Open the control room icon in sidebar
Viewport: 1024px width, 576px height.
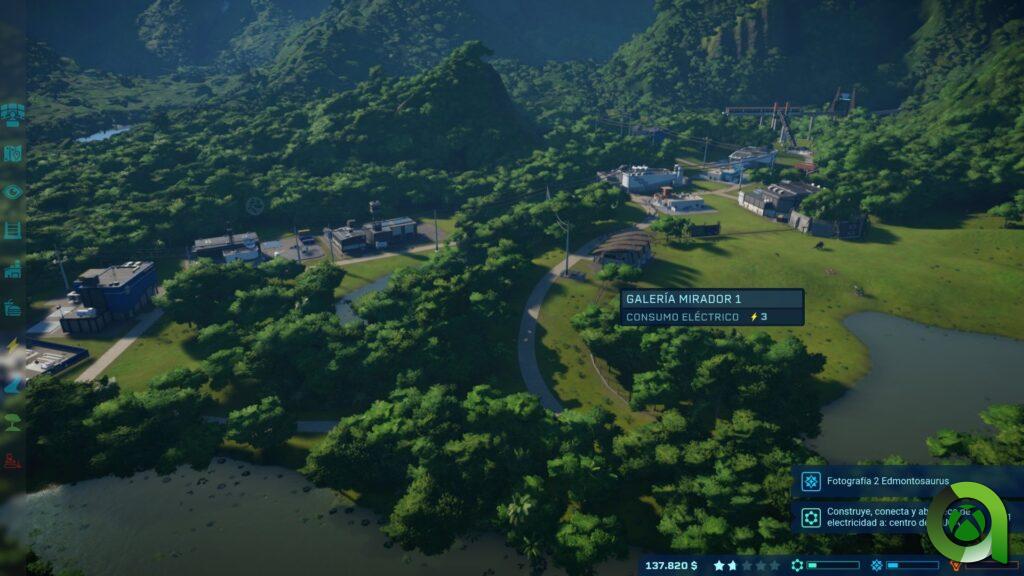[x=13, y=114]
